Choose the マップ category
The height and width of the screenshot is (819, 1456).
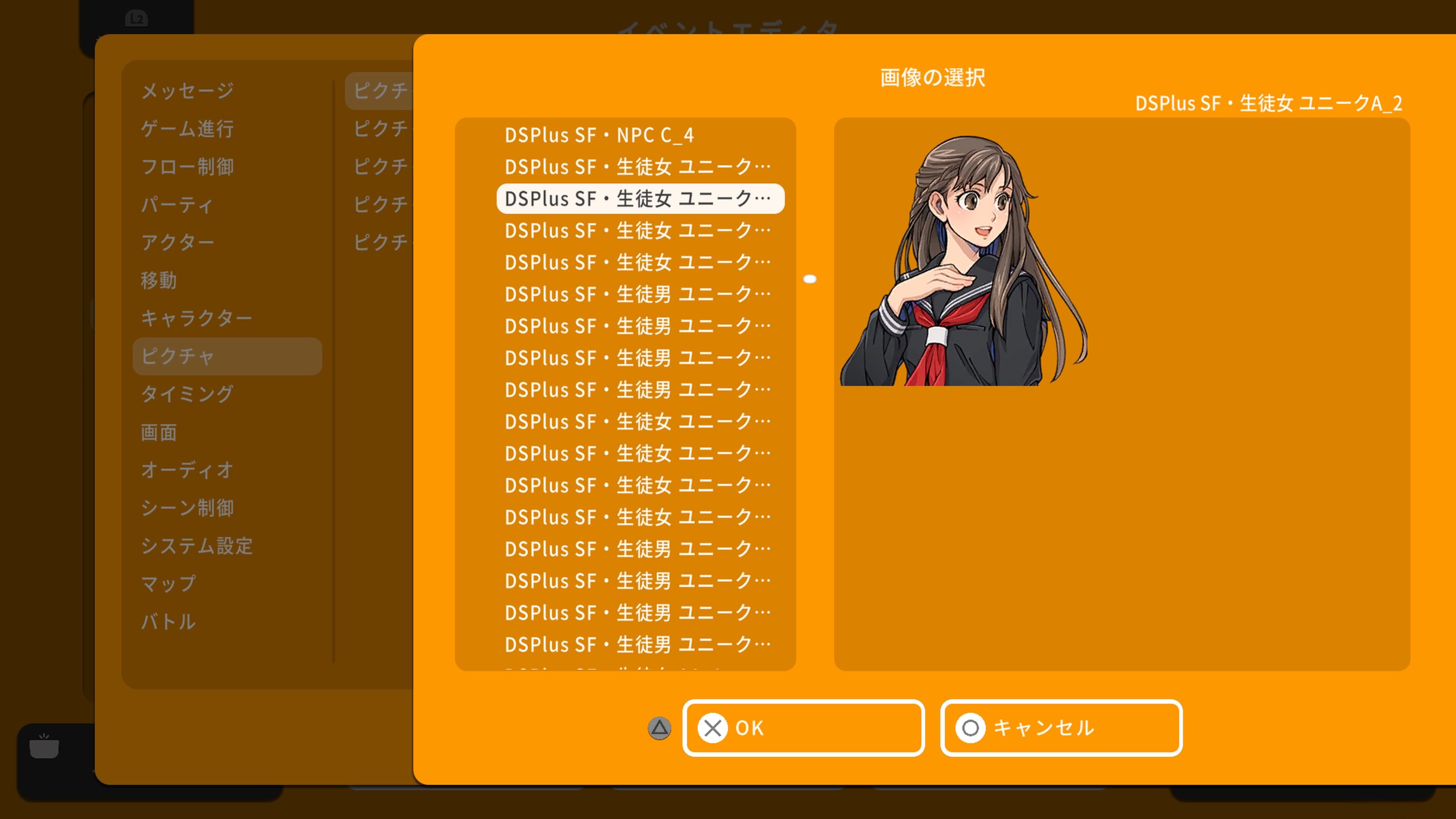click(168, 584)
